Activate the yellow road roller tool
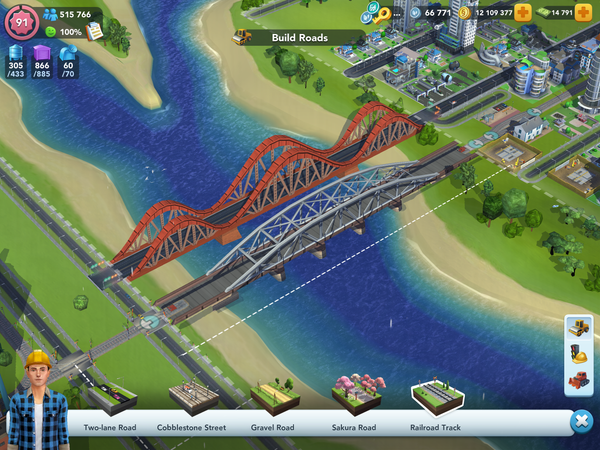This screenshot has height=450, width=600. click(x=579, y=328)
